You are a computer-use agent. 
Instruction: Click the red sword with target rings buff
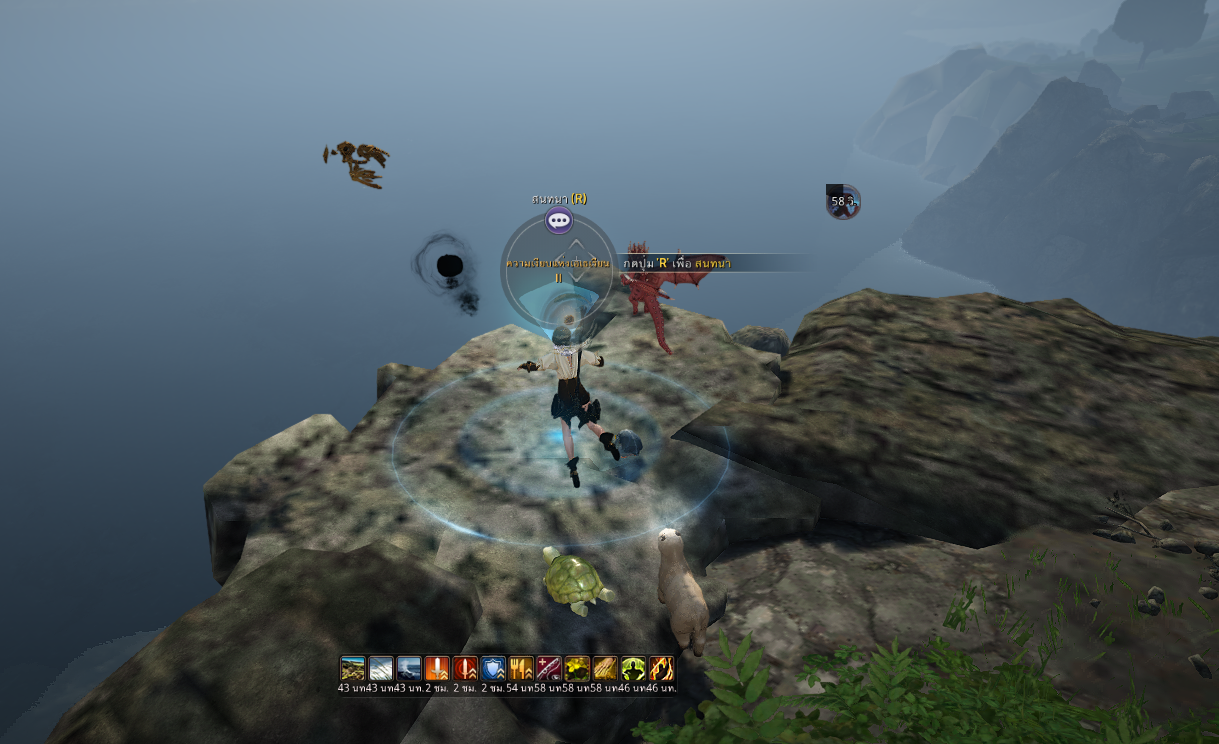(x=465, y=668)
